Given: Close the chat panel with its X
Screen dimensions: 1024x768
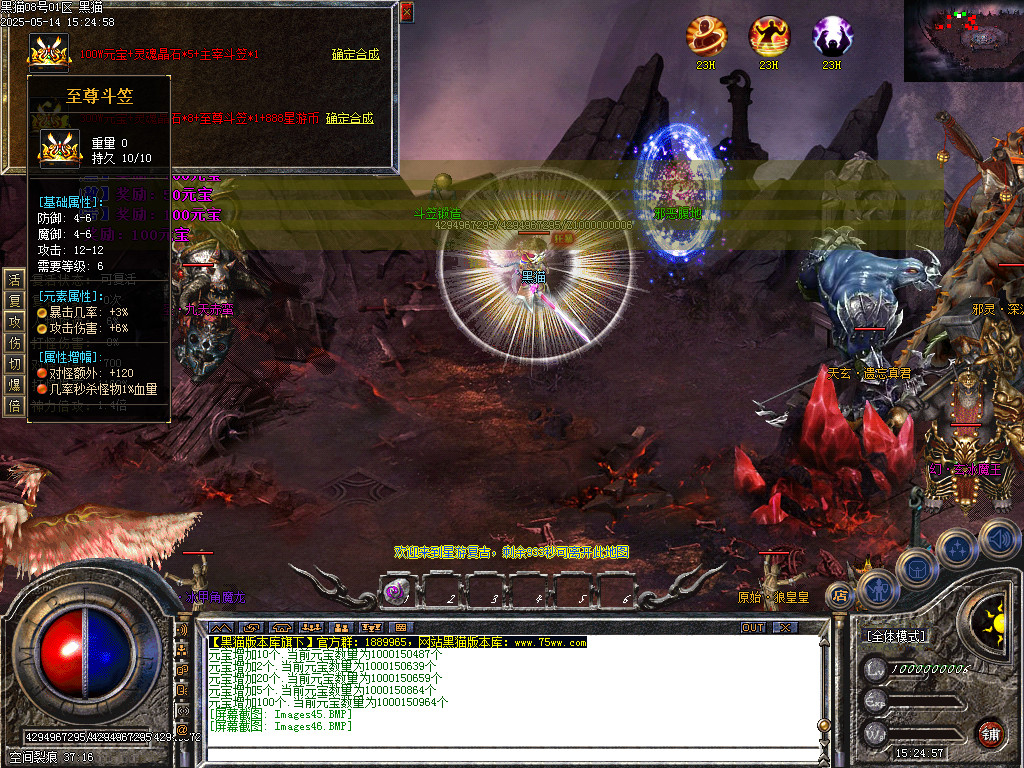Looking at the screenshot, I should [785, 627].
